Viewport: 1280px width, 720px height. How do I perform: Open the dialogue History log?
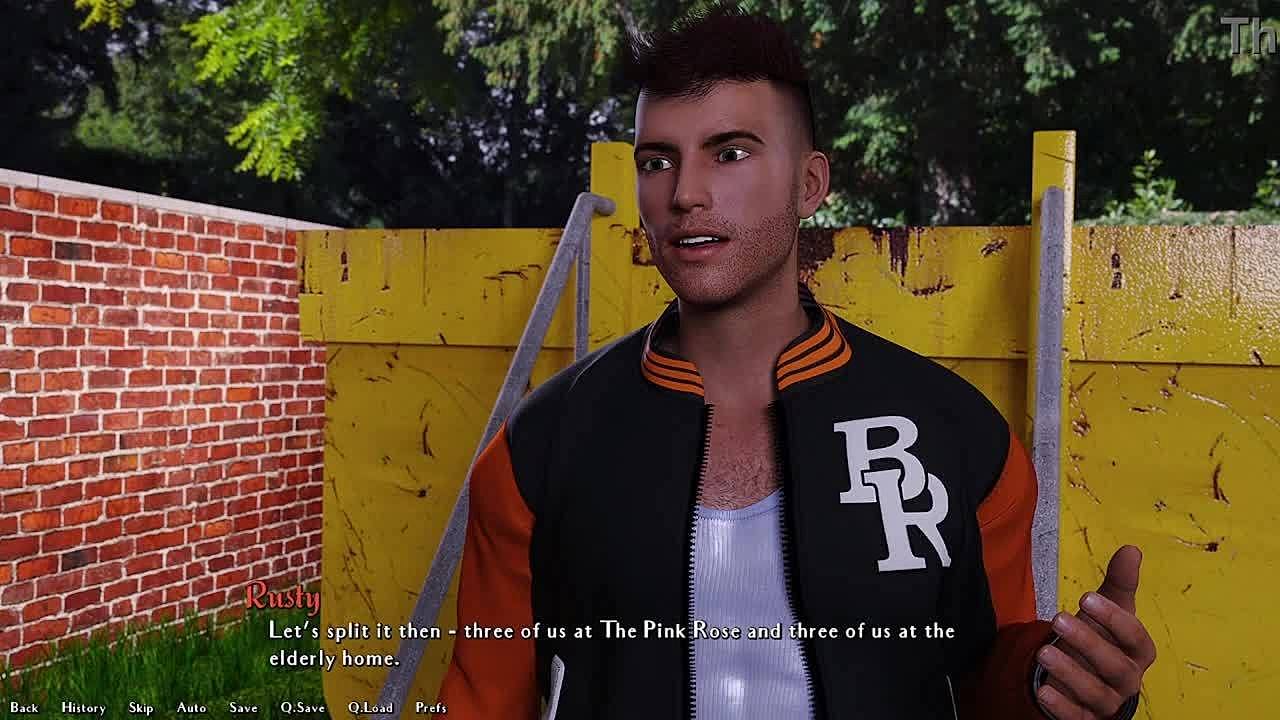[83, 708]
